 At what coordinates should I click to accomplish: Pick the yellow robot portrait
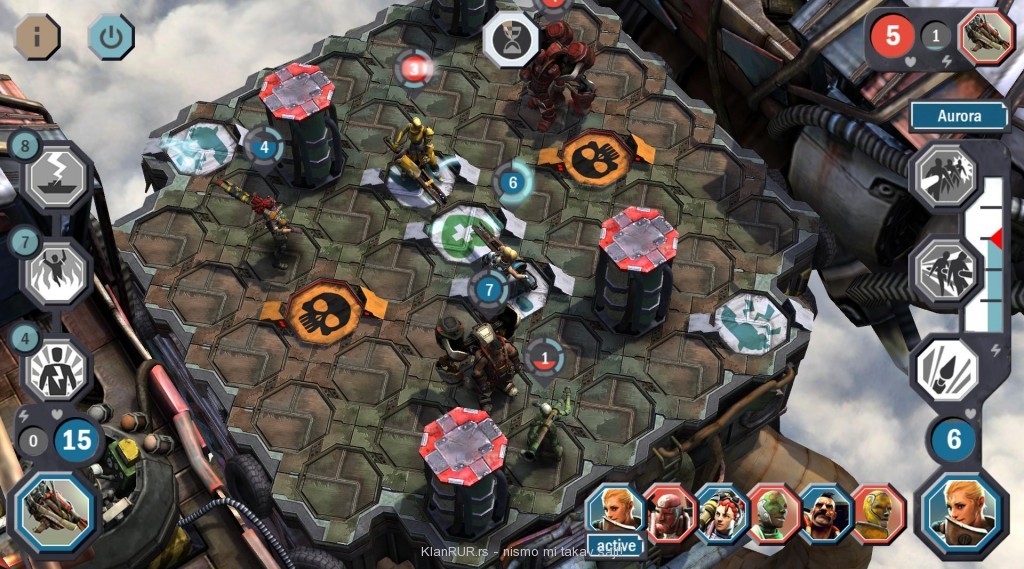point(878,513)
